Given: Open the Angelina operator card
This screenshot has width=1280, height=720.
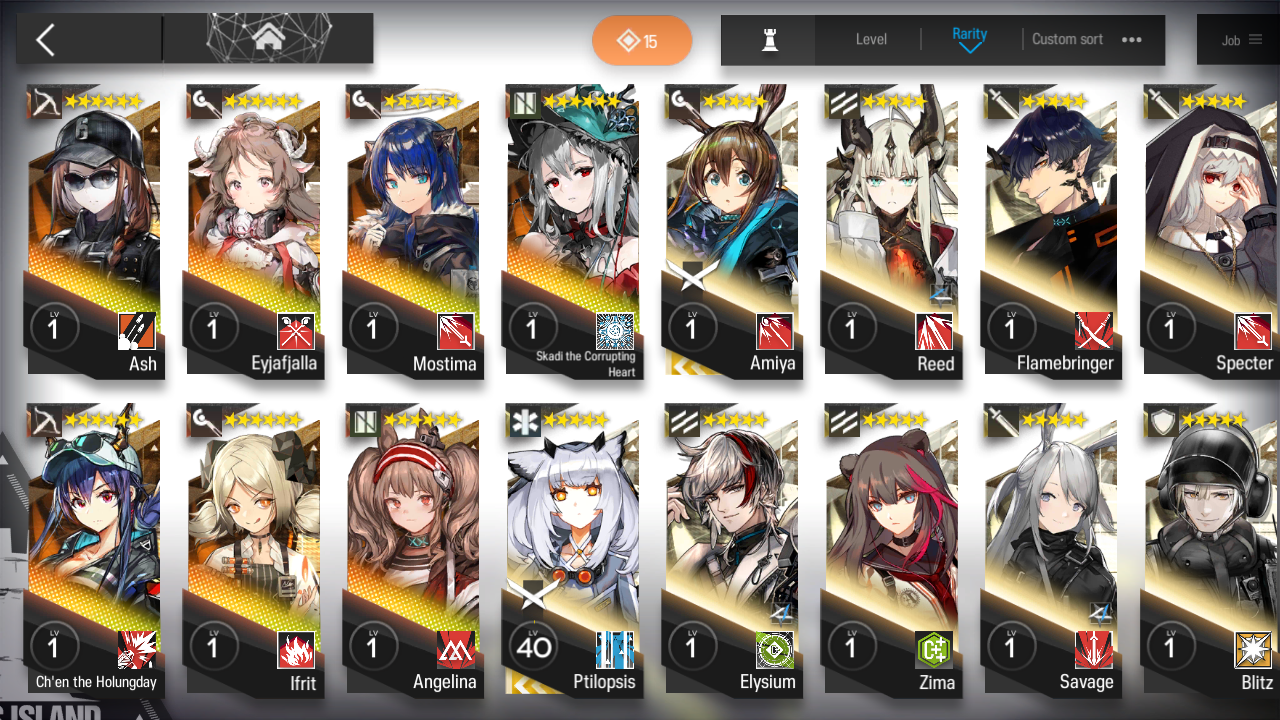Looking at the screenshot, I should (x=413, y=550).
